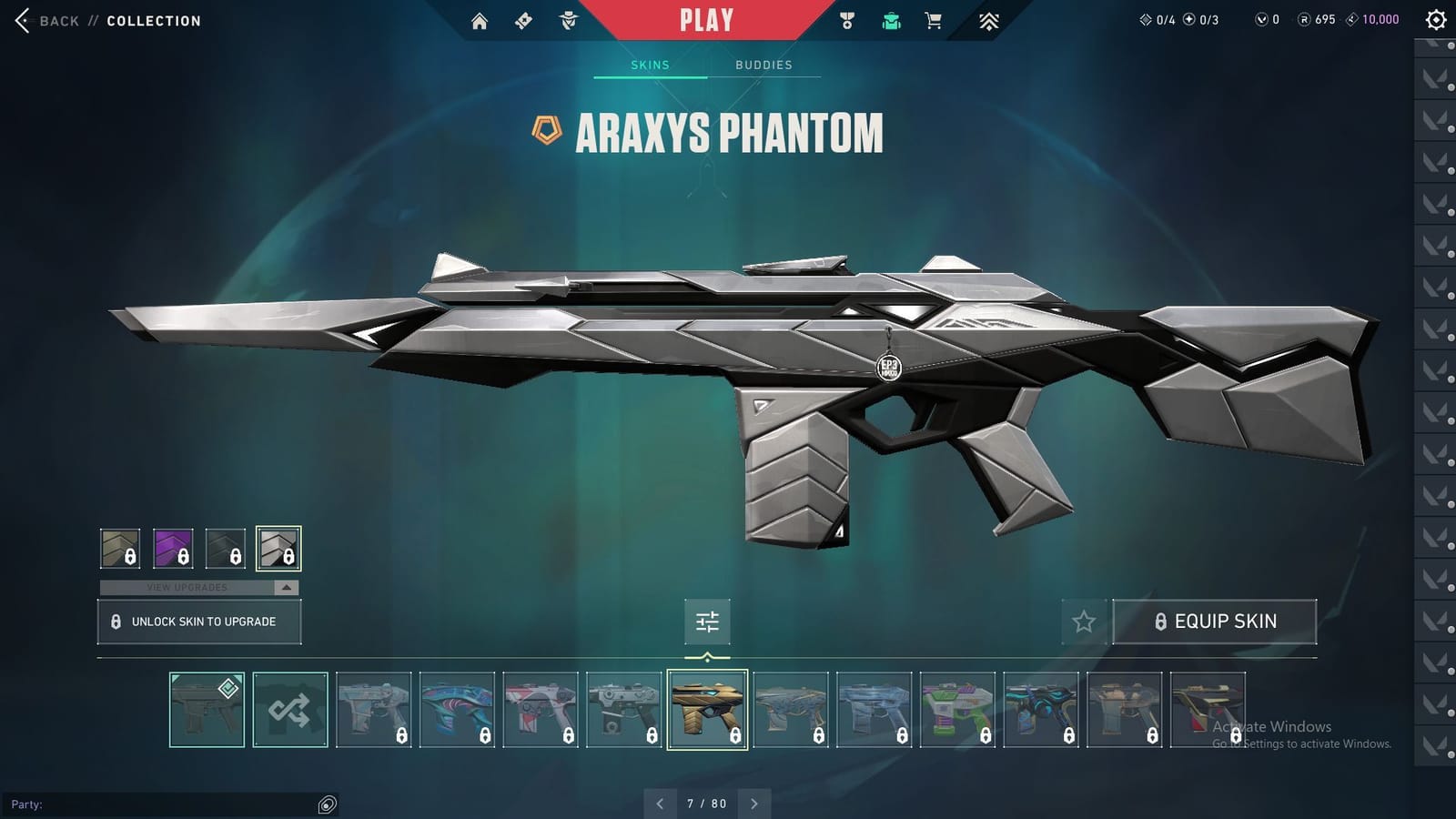
Task: Check Radianite Points balance icon
Action: [1305, 18]
